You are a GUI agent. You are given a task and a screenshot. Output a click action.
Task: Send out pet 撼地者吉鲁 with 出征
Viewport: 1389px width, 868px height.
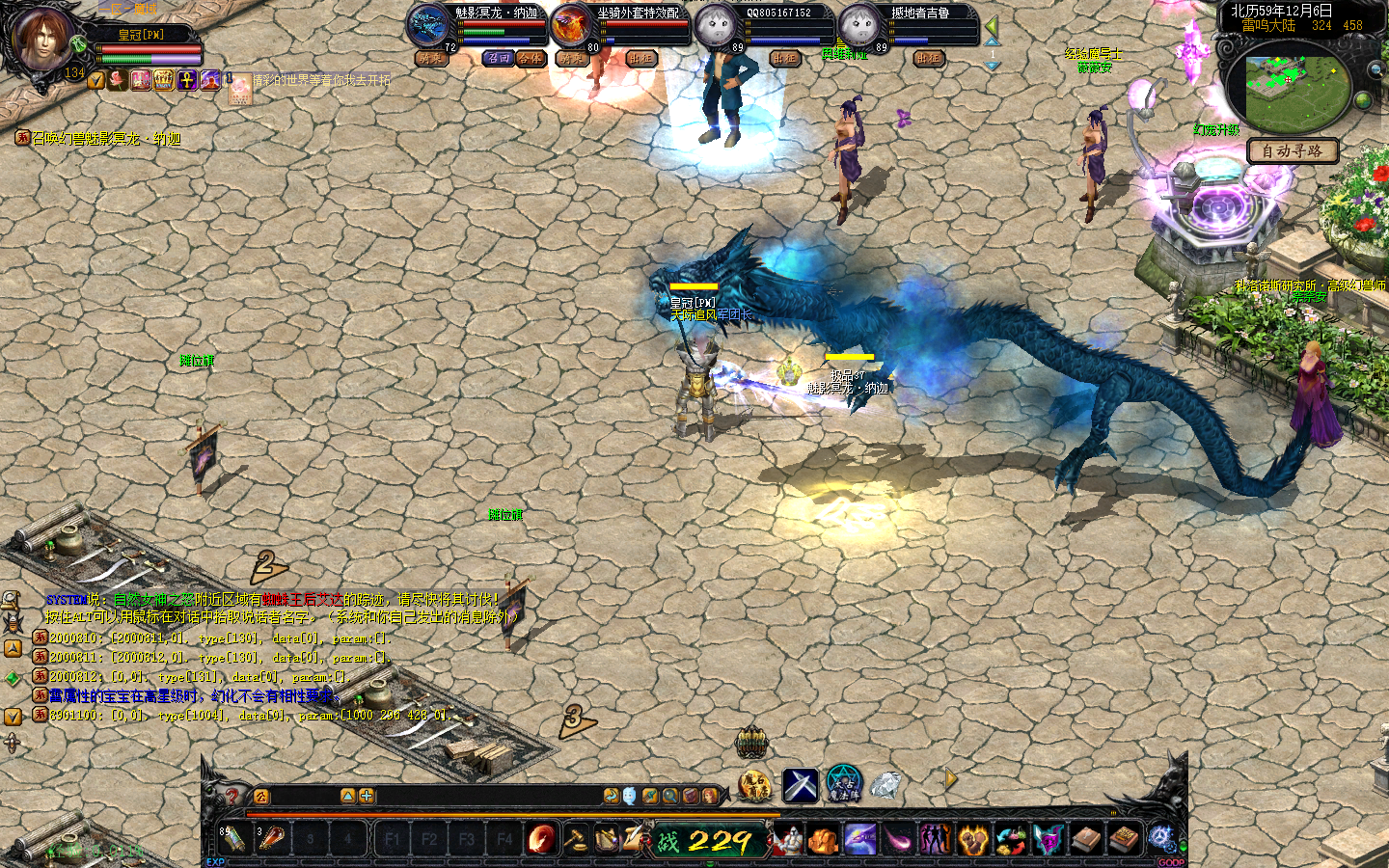[928, 59]
